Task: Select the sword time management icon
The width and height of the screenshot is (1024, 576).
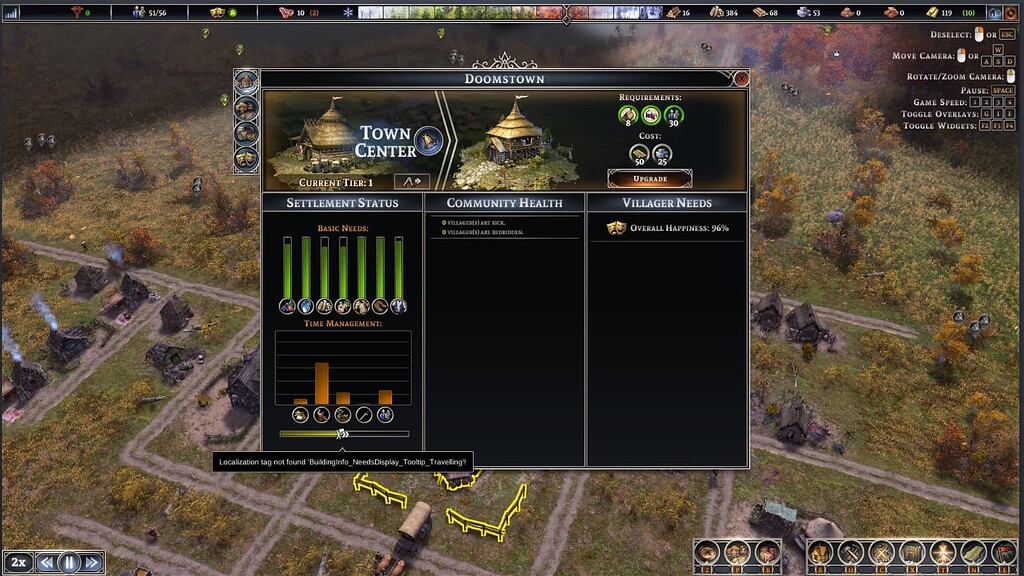Action: 364,414
